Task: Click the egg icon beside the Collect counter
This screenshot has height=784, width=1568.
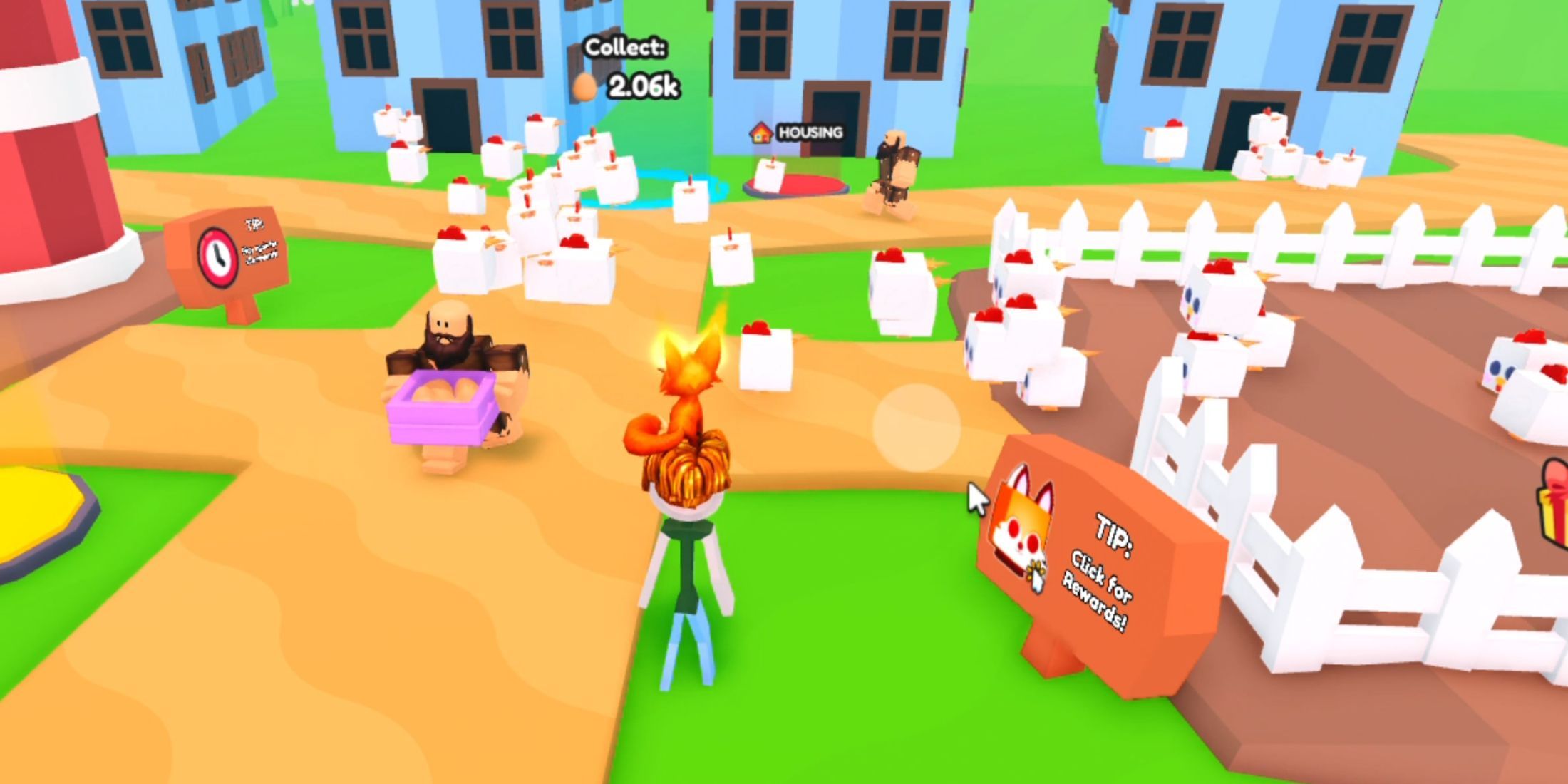Action: (x=586, y=86)
